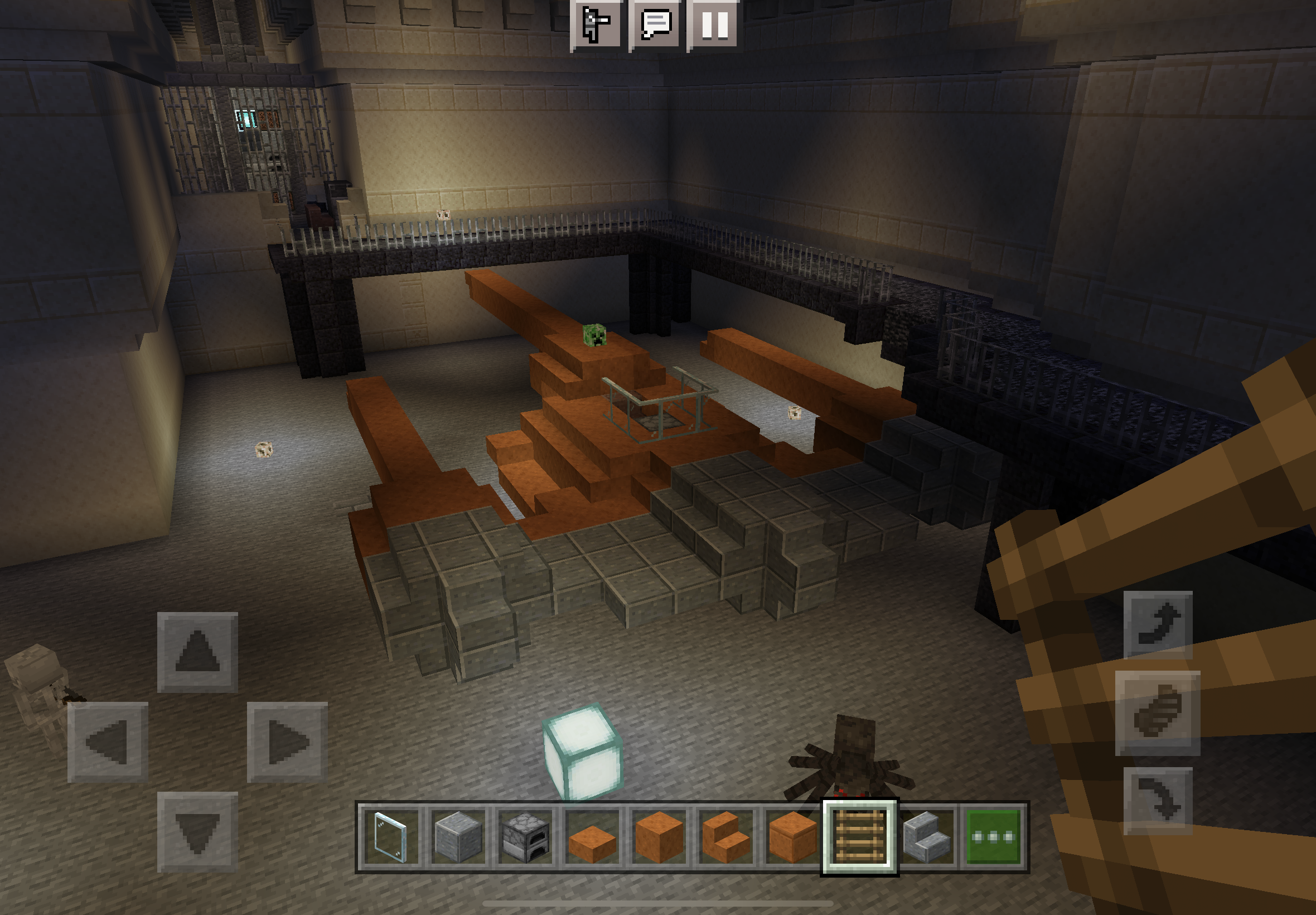Tap the D-pad down arrow
The image size is (1316, 915).
click(197, 831)
